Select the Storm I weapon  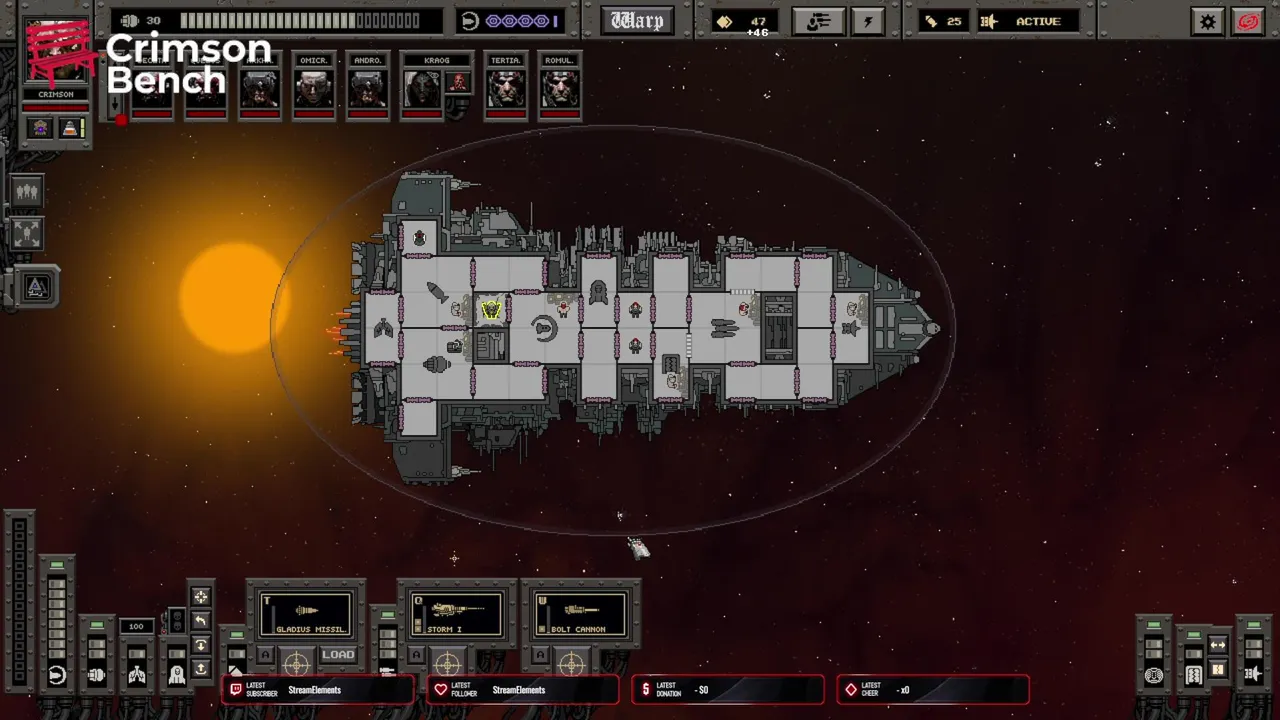tap(456, 614)
